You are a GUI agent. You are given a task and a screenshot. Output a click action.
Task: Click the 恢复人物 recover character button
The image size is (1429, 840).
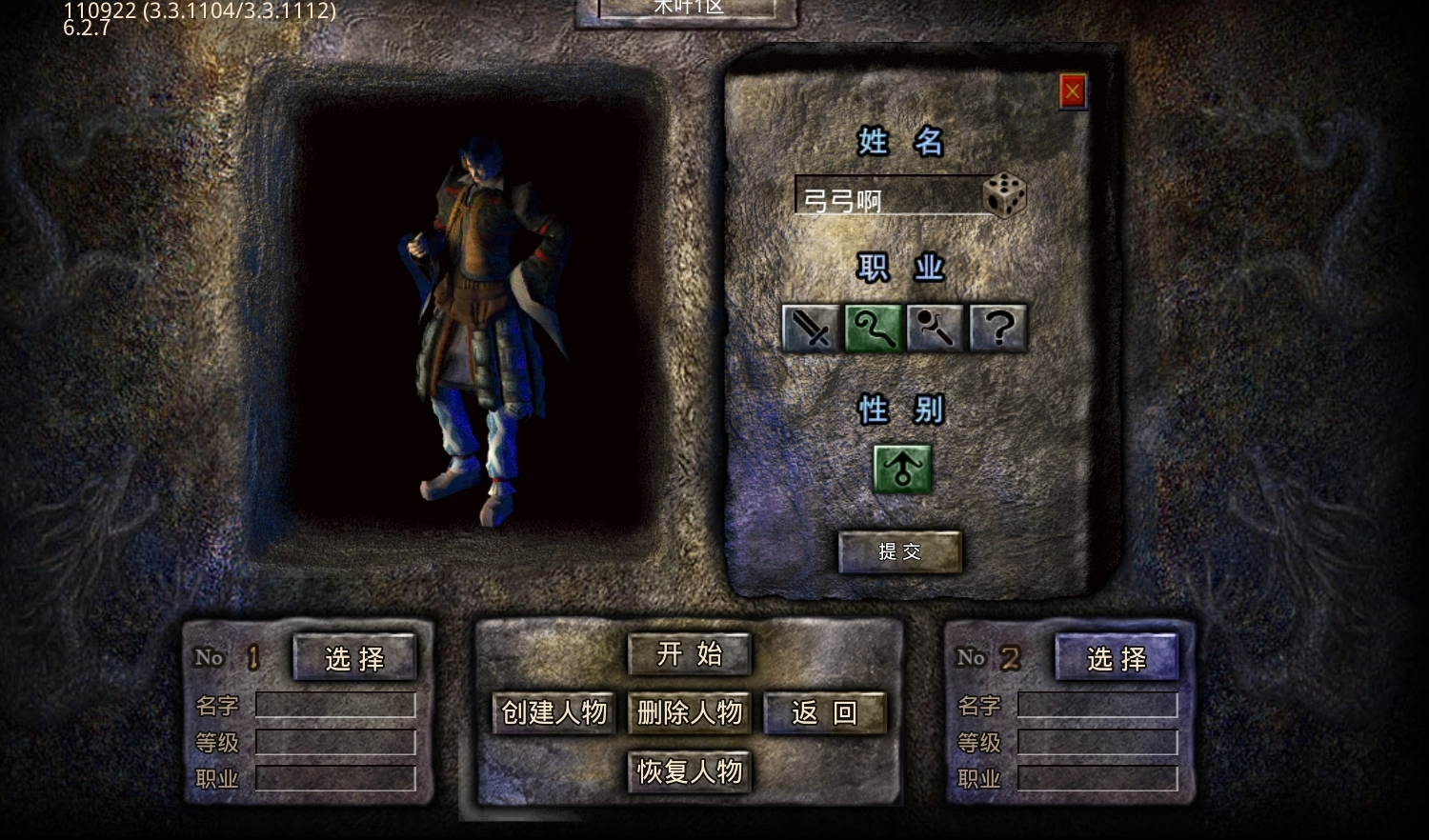point(690,772)
